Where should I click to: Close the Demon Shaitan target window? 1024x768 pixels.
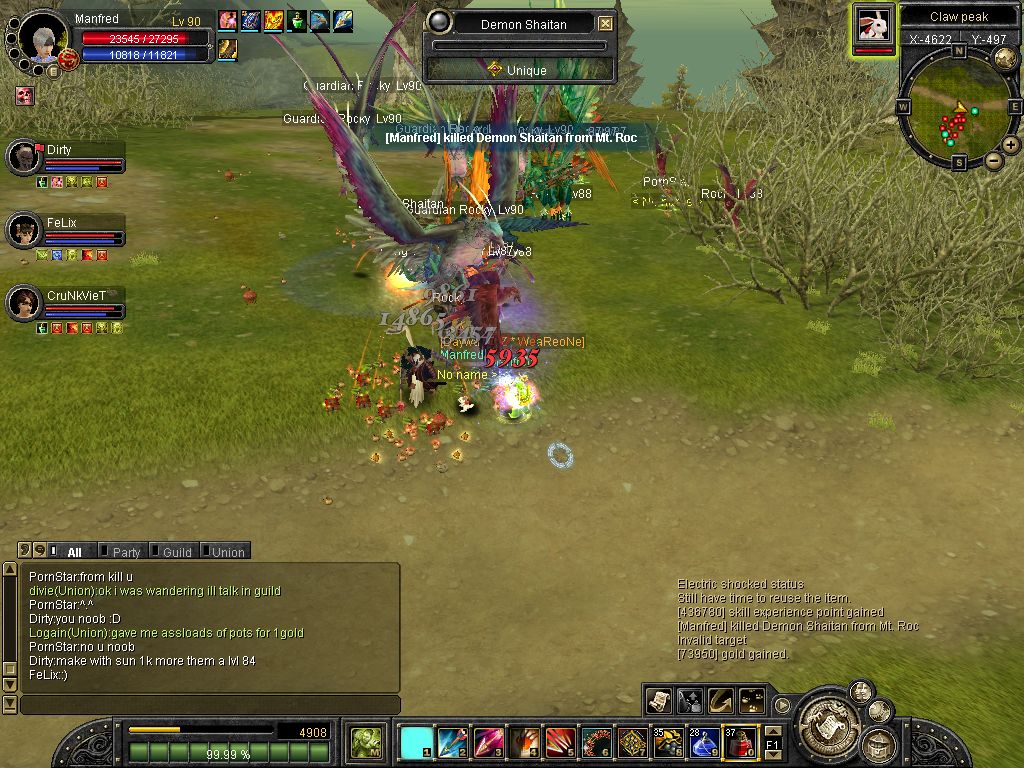coord(605,23)
